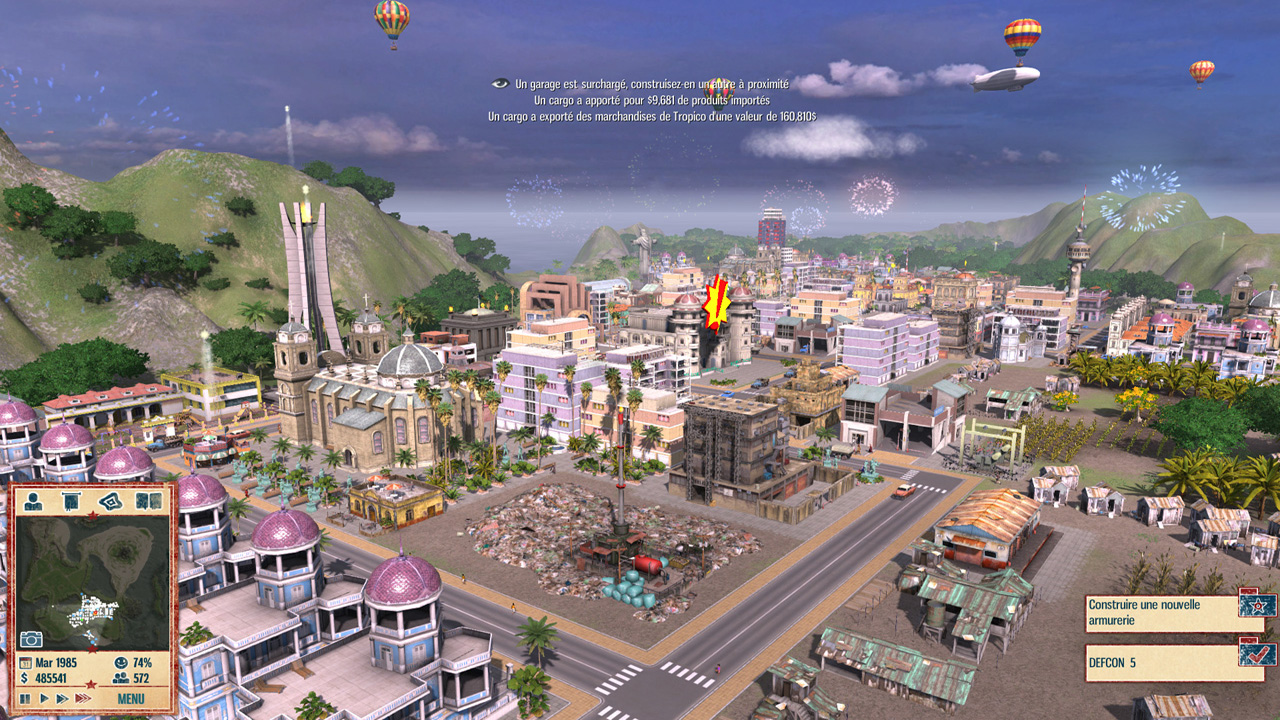The width and height of the screenshot is (1280, 720).
Task: Set game to double fast-forward speed
Action: [62, 698]
